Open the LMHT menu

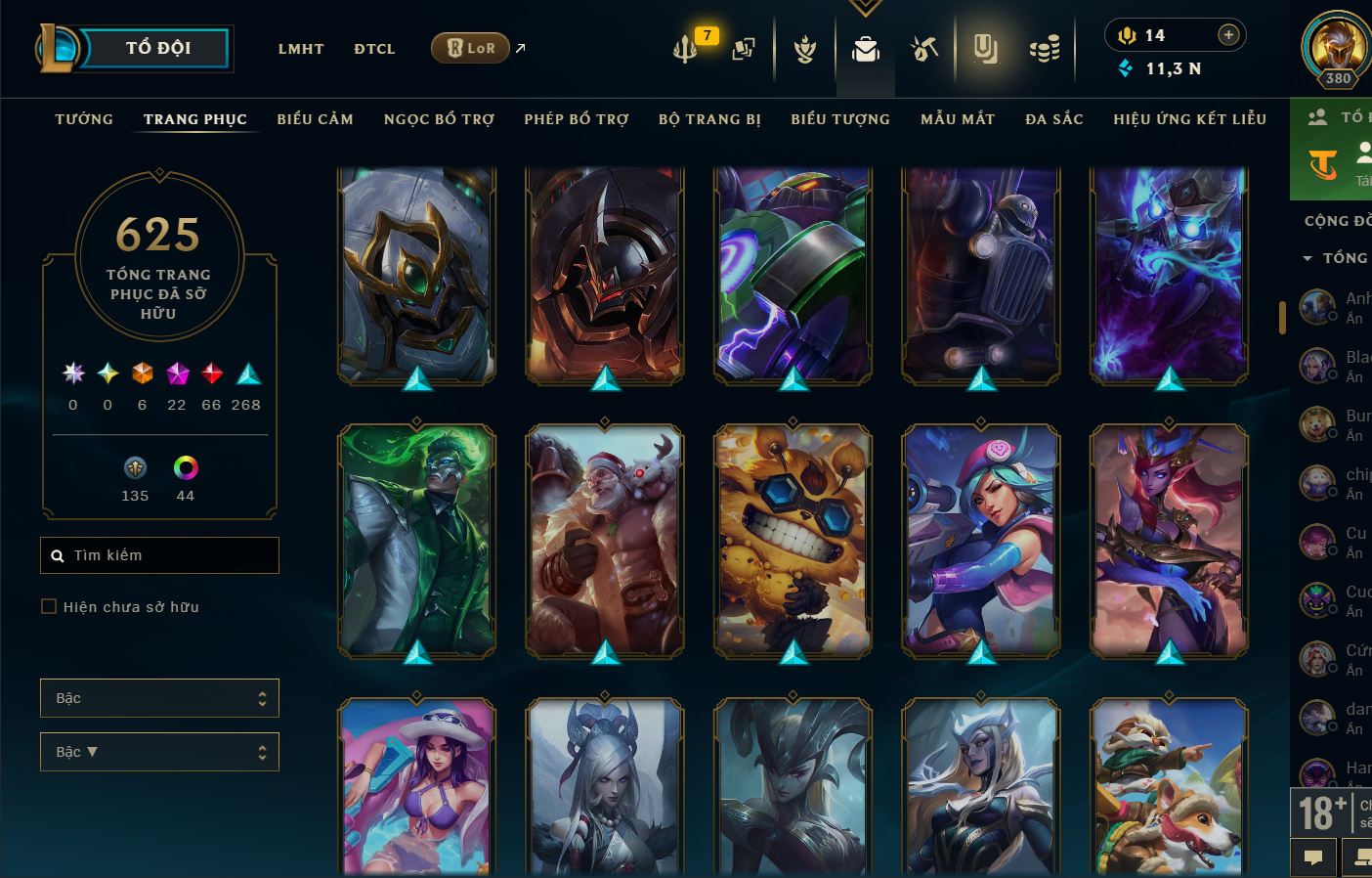tap(301, 49)
